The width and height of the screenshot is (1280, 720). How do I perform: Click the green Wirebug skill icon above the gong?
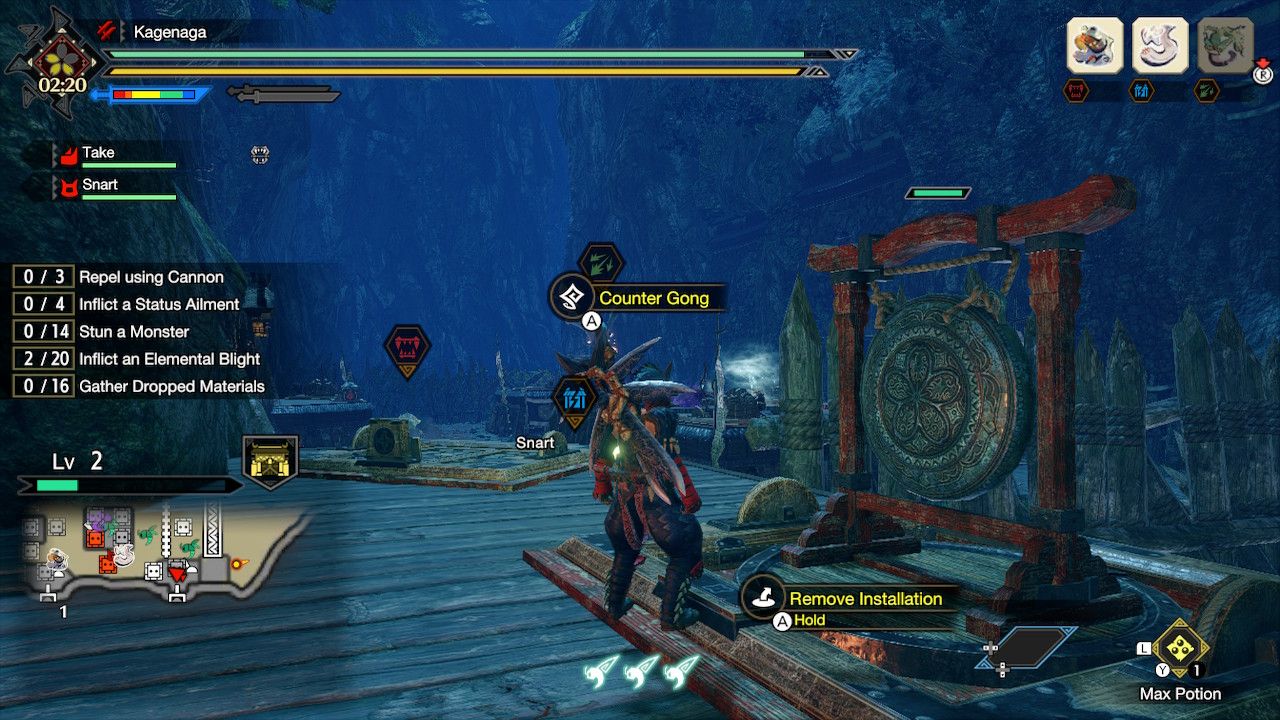(x=603, y=262)
